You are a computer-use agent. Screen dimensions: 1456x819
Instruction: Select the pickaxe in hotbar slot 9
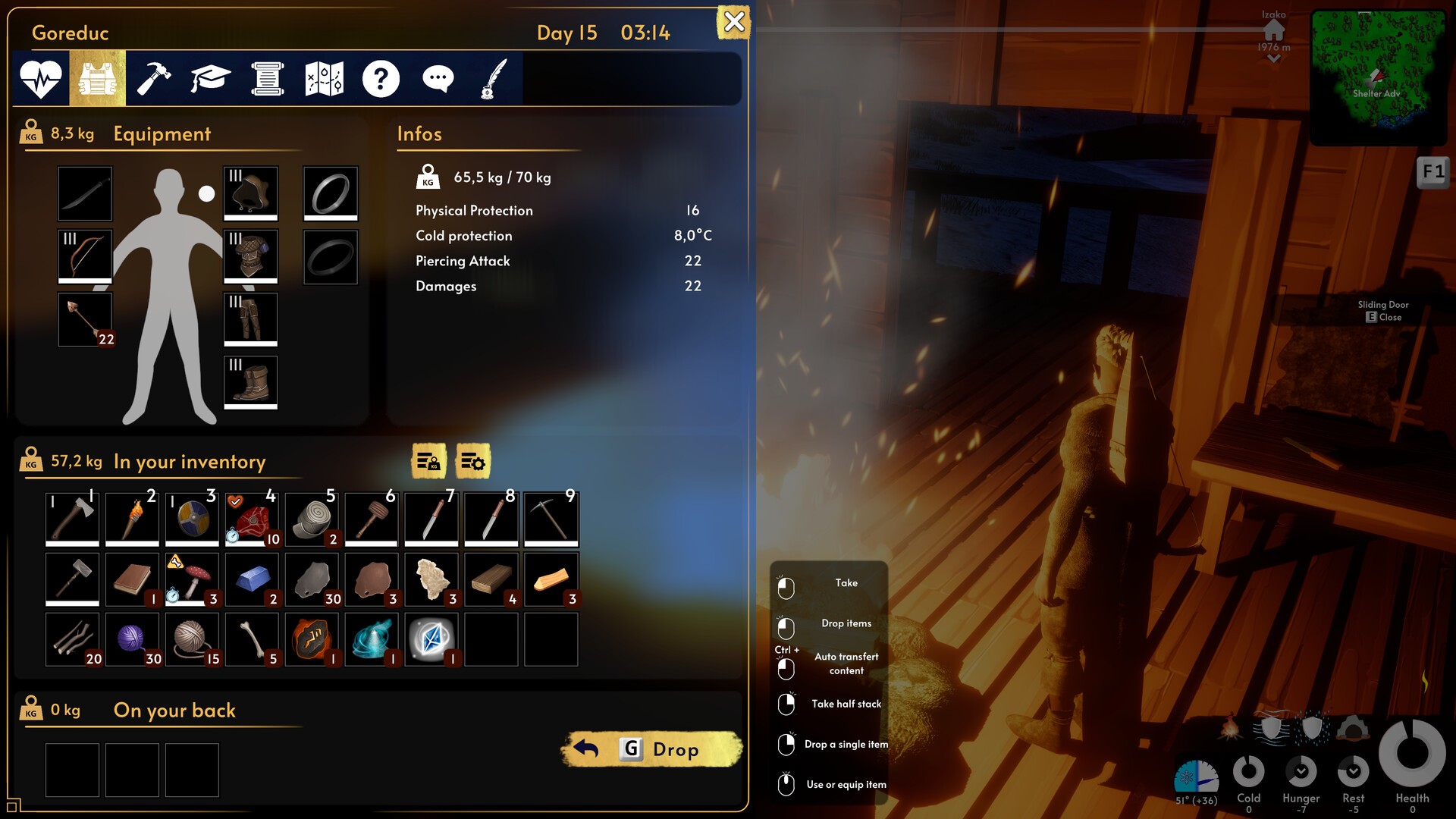tap(551, 518)
